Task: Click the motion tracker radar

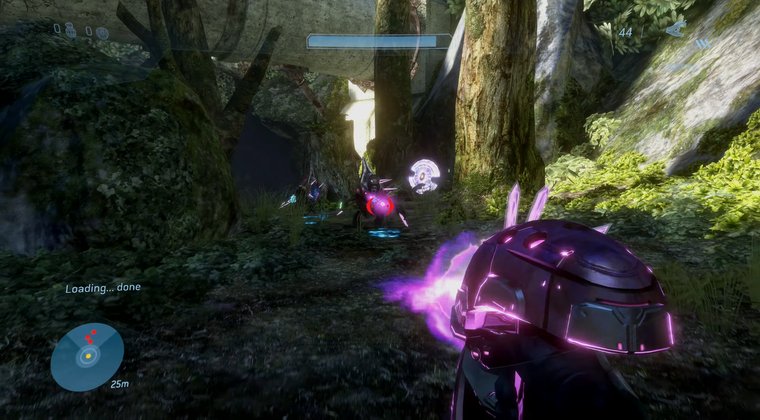Action: point(87,356)
